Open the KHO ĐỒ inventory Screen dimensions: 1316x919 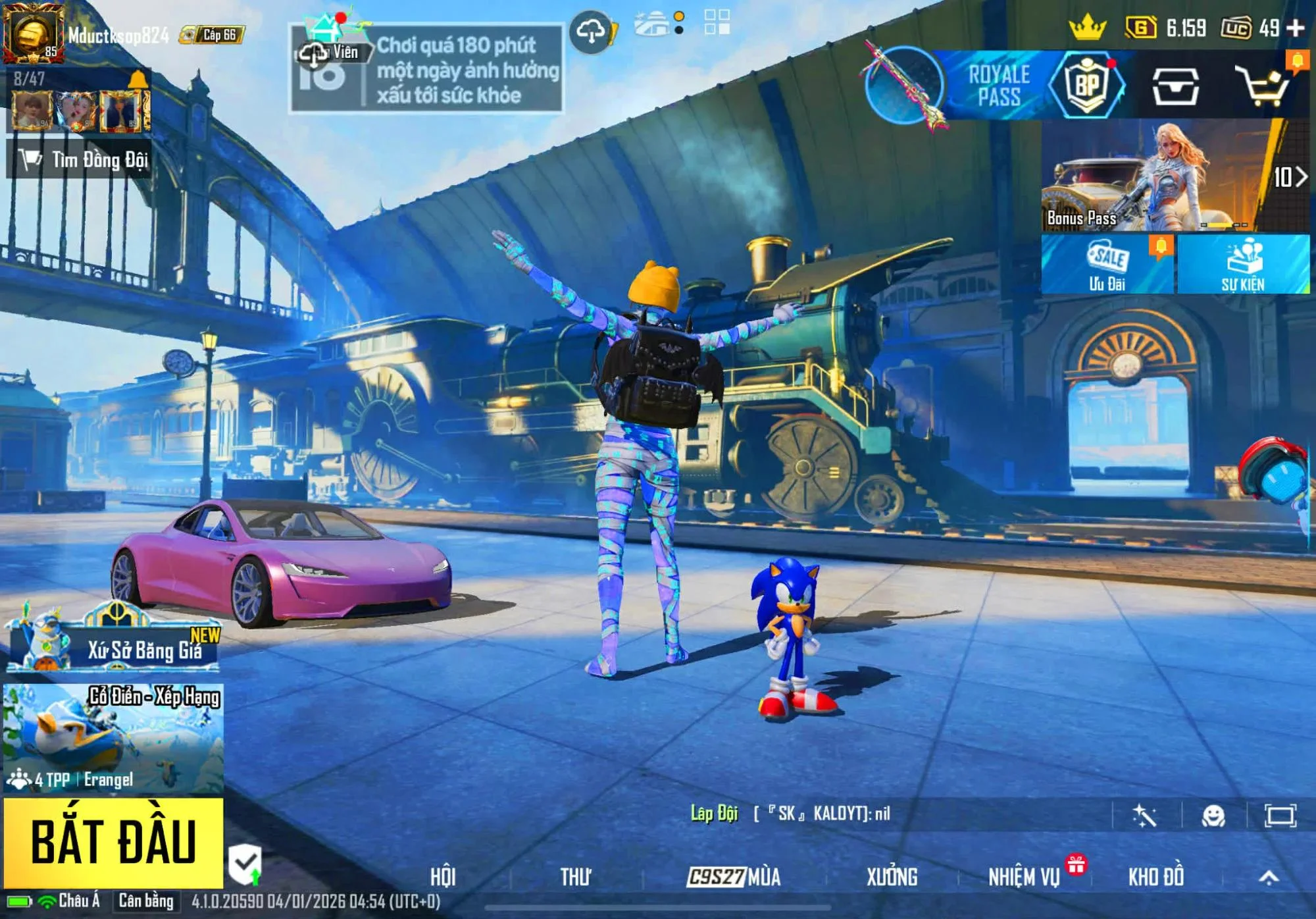click(x=1156, y=877)
